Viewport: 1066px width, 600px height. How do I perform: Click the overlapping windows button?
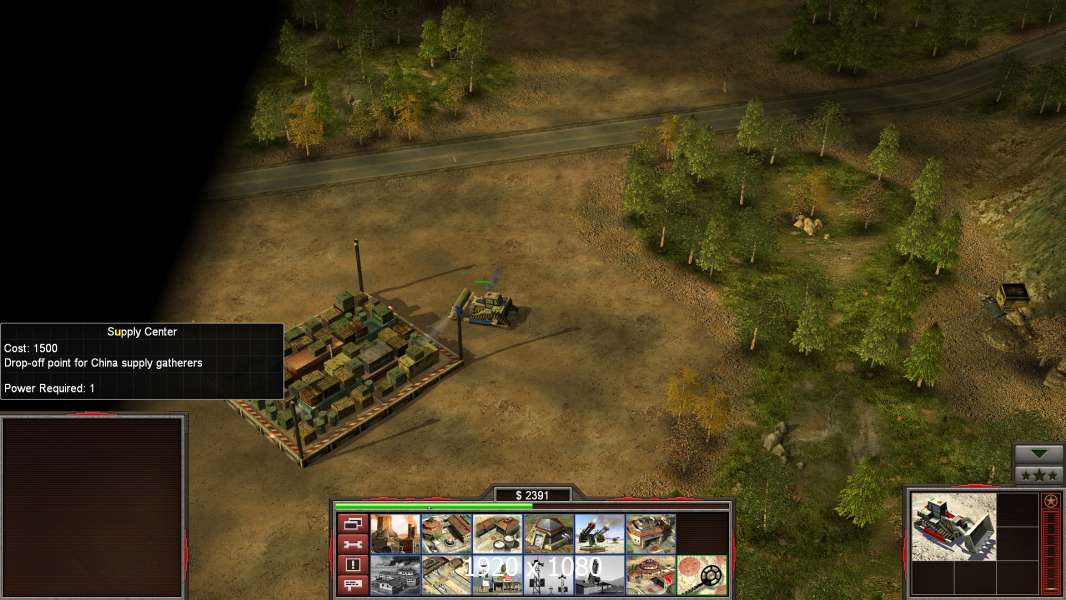tap(351, 523)
